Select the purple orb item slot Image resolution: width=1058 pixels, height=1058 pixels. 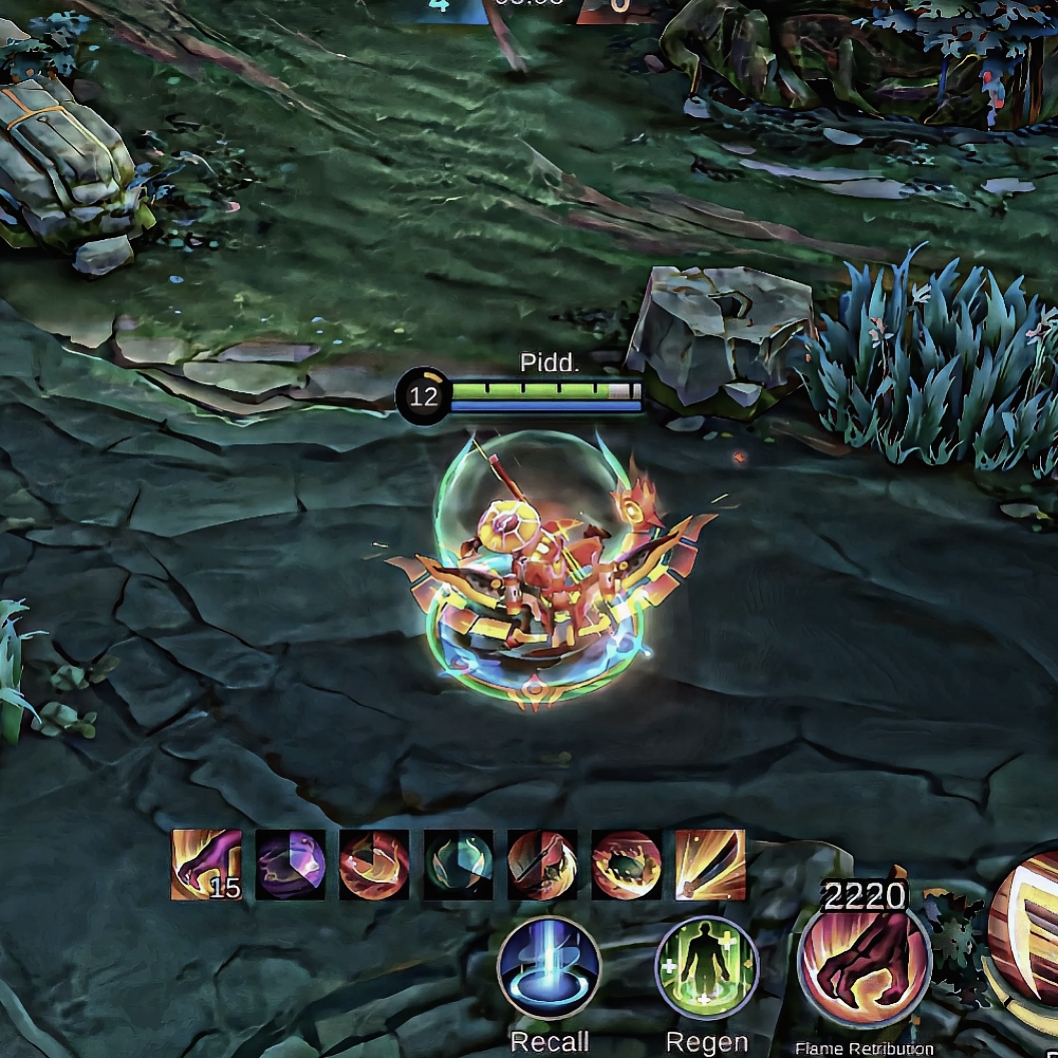coord(290,864)
